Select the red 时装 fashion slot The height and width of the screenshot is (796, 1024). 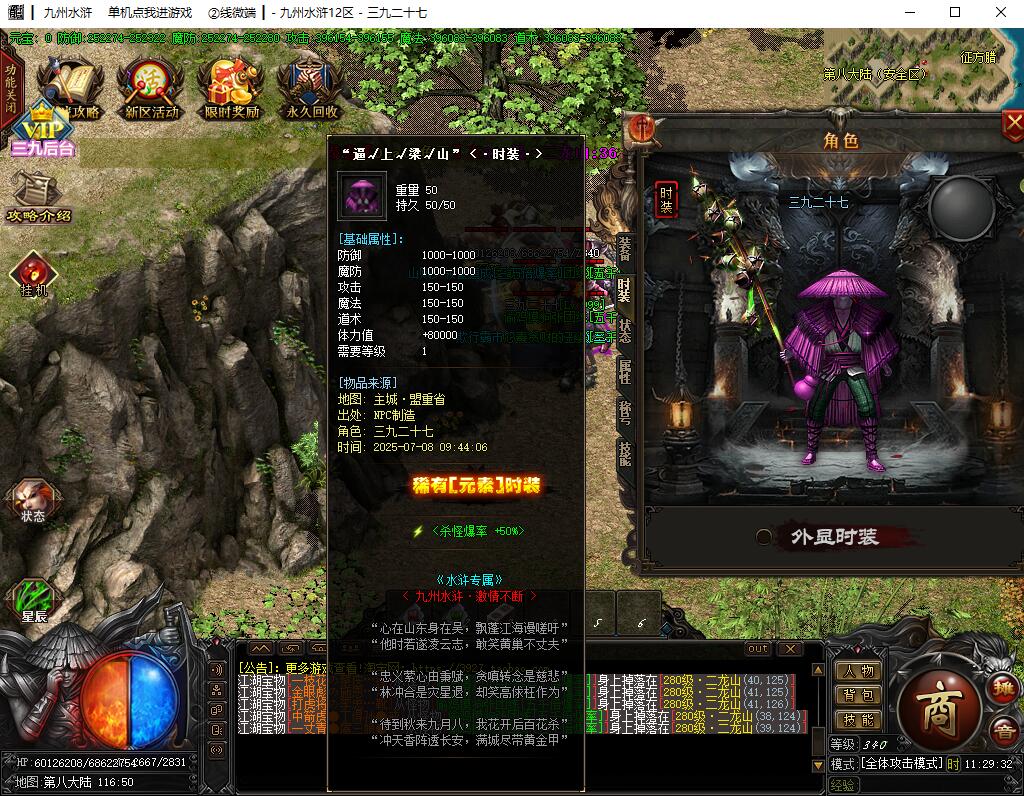(x=665, y=200)
